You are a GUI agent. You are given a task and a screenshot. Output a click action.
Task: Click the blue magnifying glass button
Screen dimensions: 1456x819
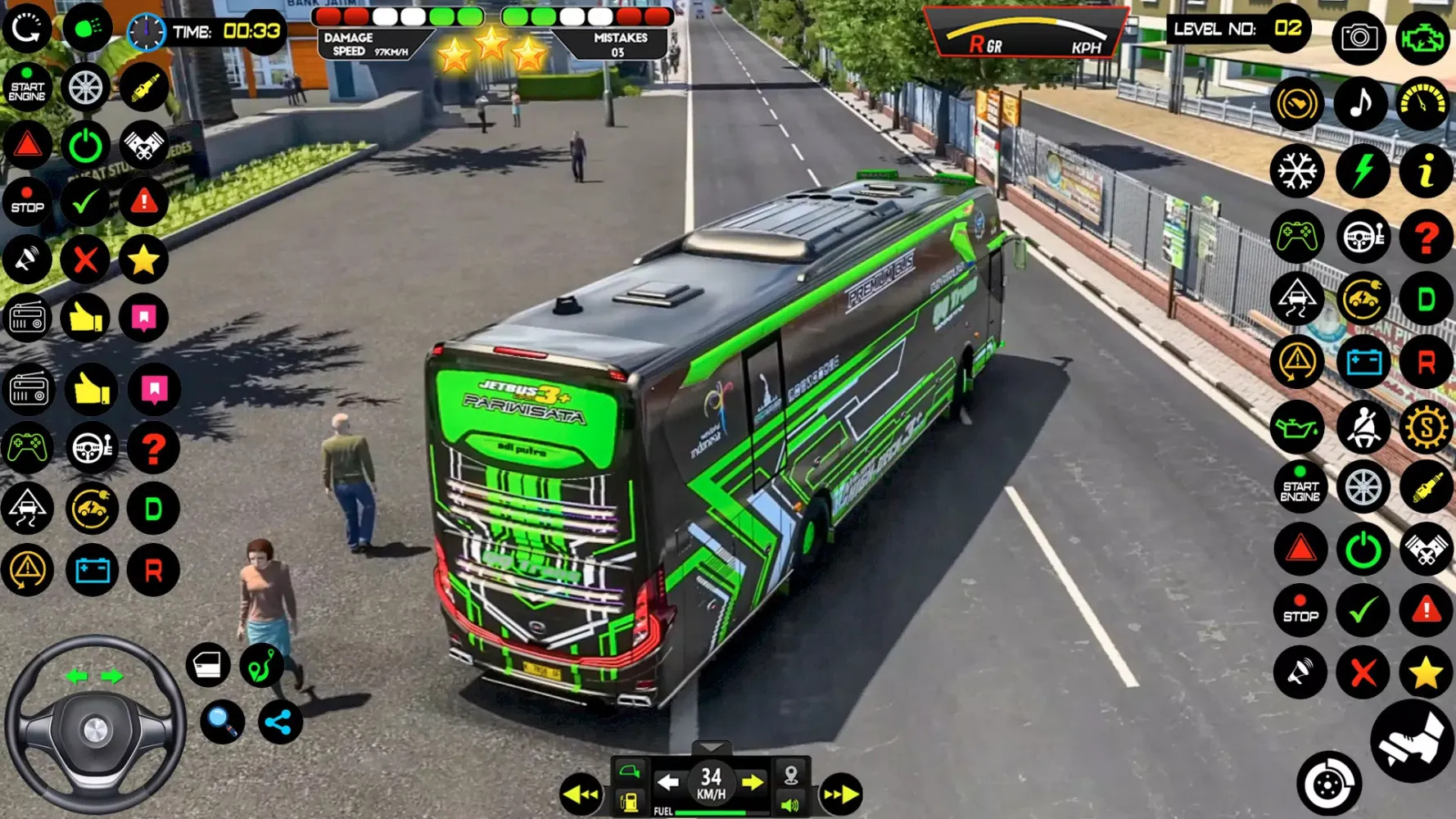coord(222,722)
